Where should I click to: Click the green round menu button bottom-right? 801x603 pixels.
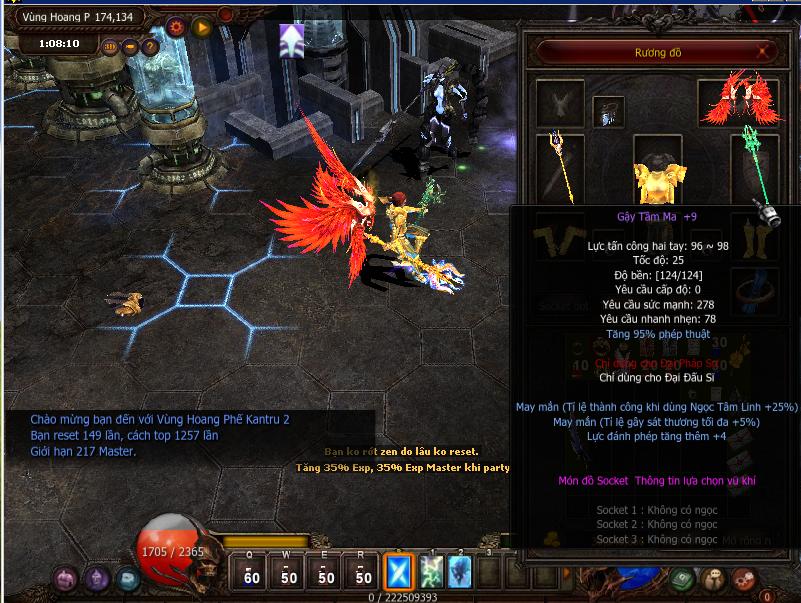pyautogui.click(x=682, y=579)
